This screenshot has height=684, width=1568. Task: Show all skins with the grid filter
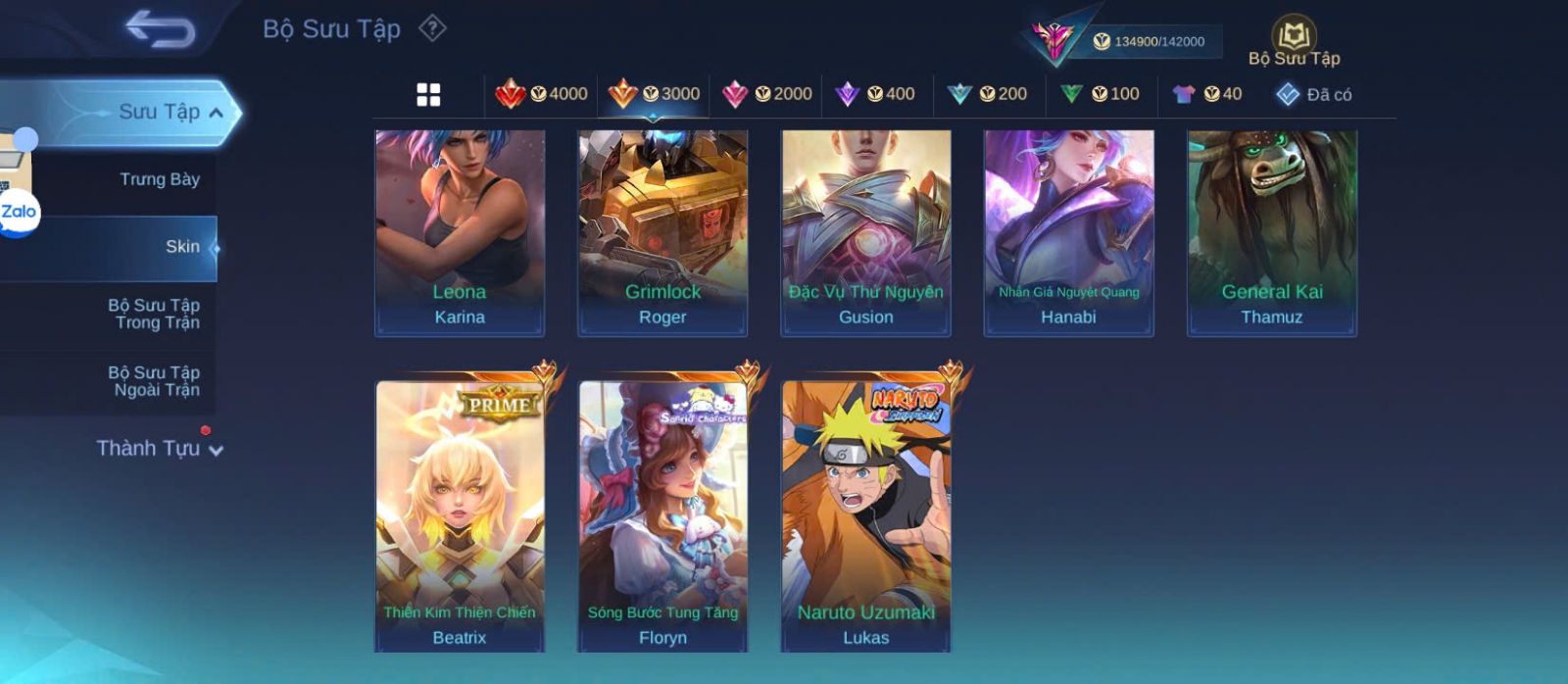[x=428, y=95]
